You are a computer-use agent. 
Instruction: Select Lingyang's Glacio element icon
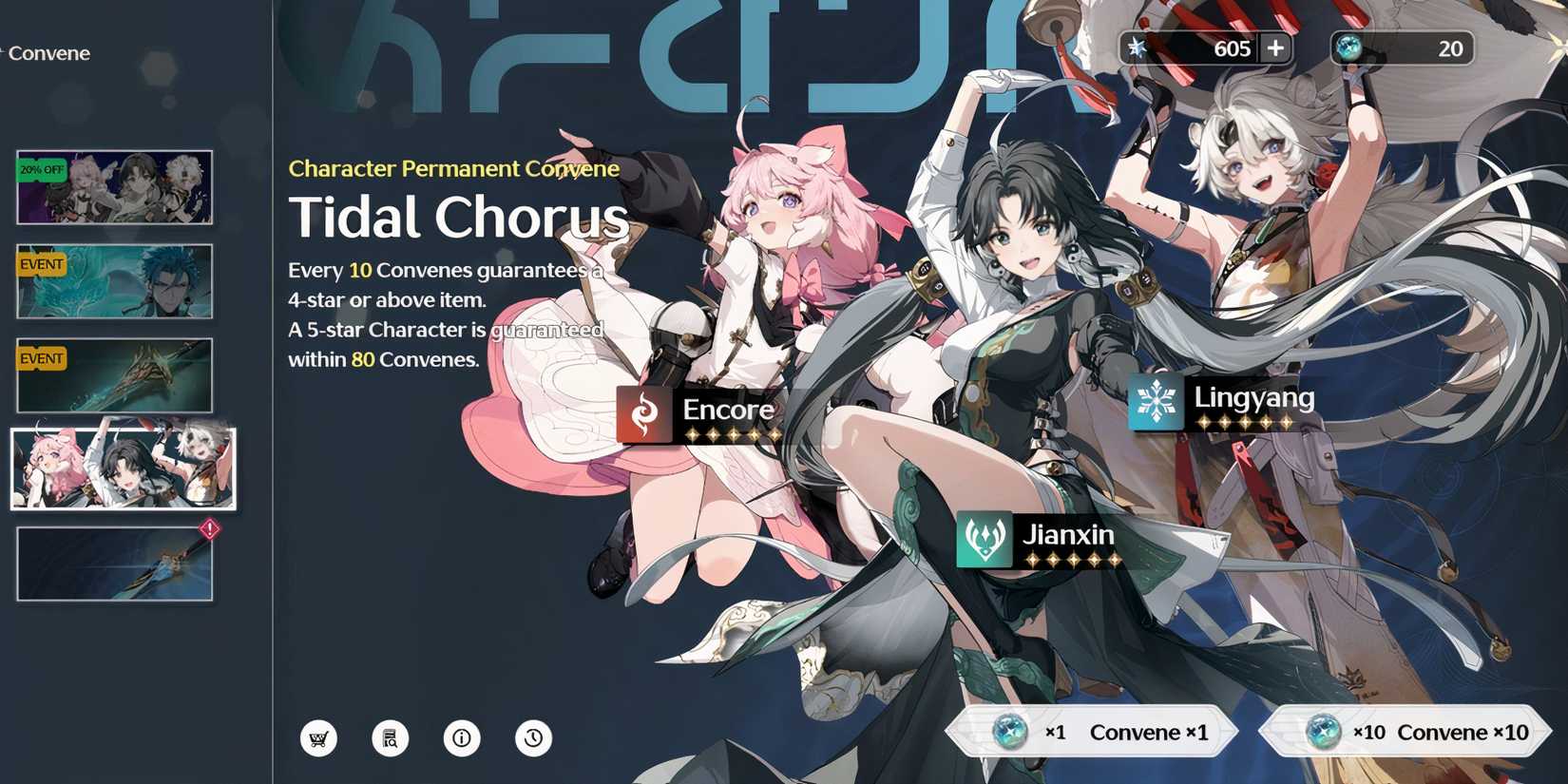click(x=1155, y=403)
